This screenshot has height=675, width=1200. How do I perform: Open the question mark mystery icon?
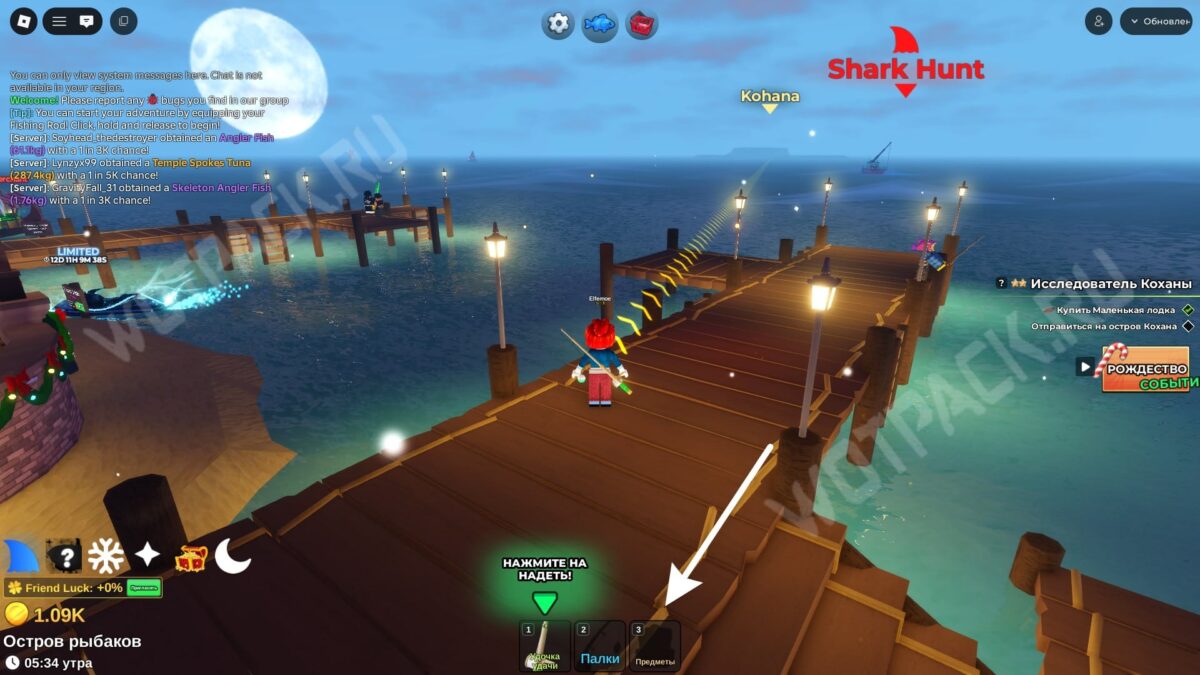click(64, 556)
